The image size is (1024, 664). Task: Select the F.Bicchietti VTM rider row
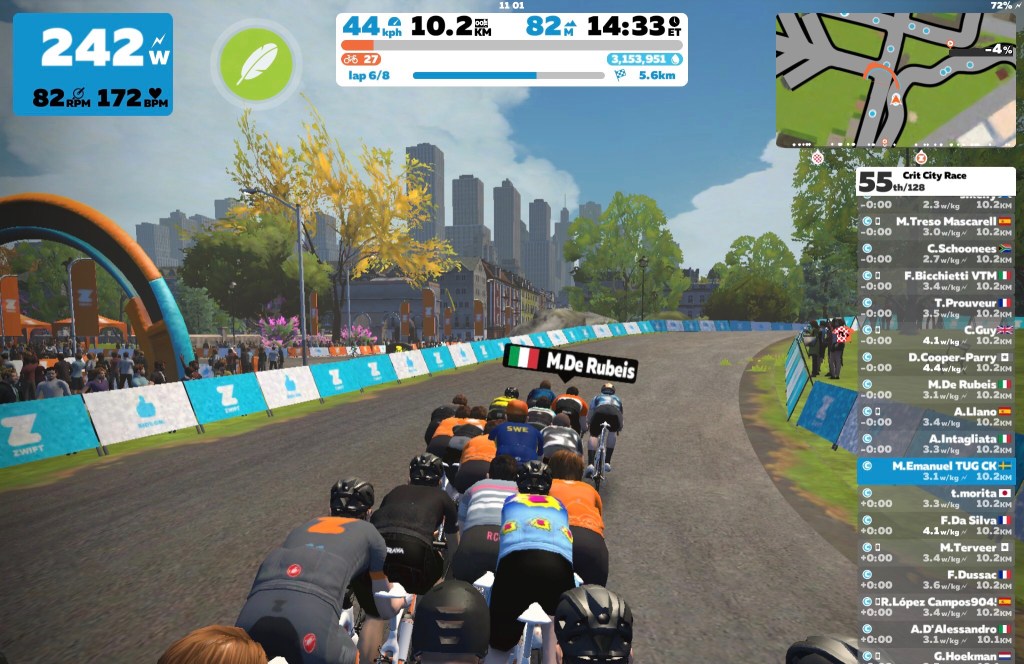coord(937,281)
